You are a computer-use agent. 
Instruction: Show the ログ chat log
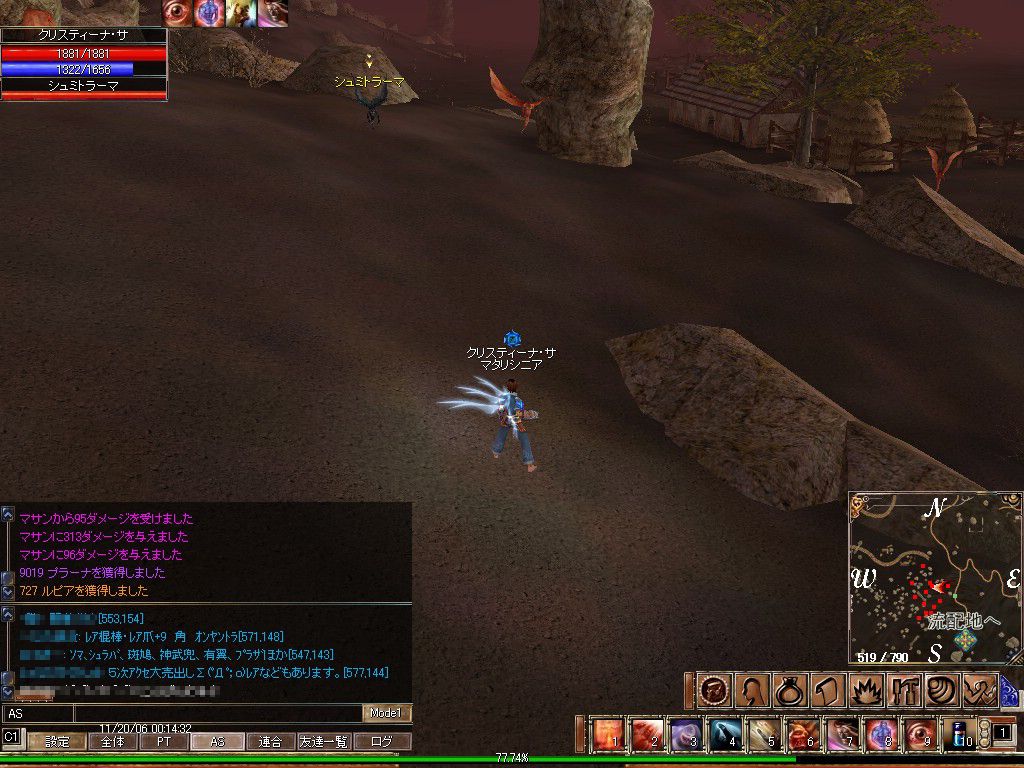pos(382,742)
